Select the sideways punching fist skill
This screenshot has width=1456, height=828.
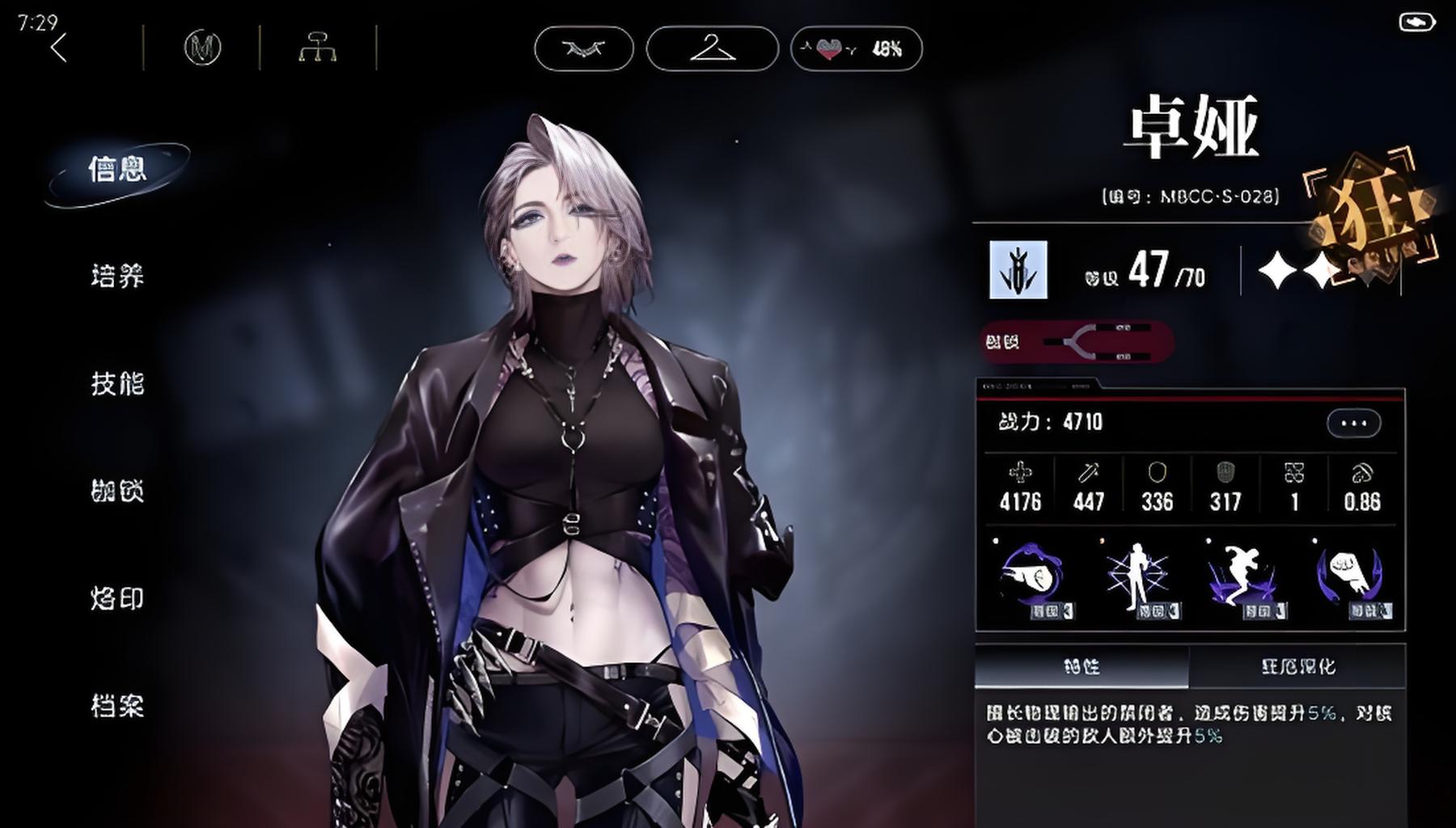[x=1032, y=578]
